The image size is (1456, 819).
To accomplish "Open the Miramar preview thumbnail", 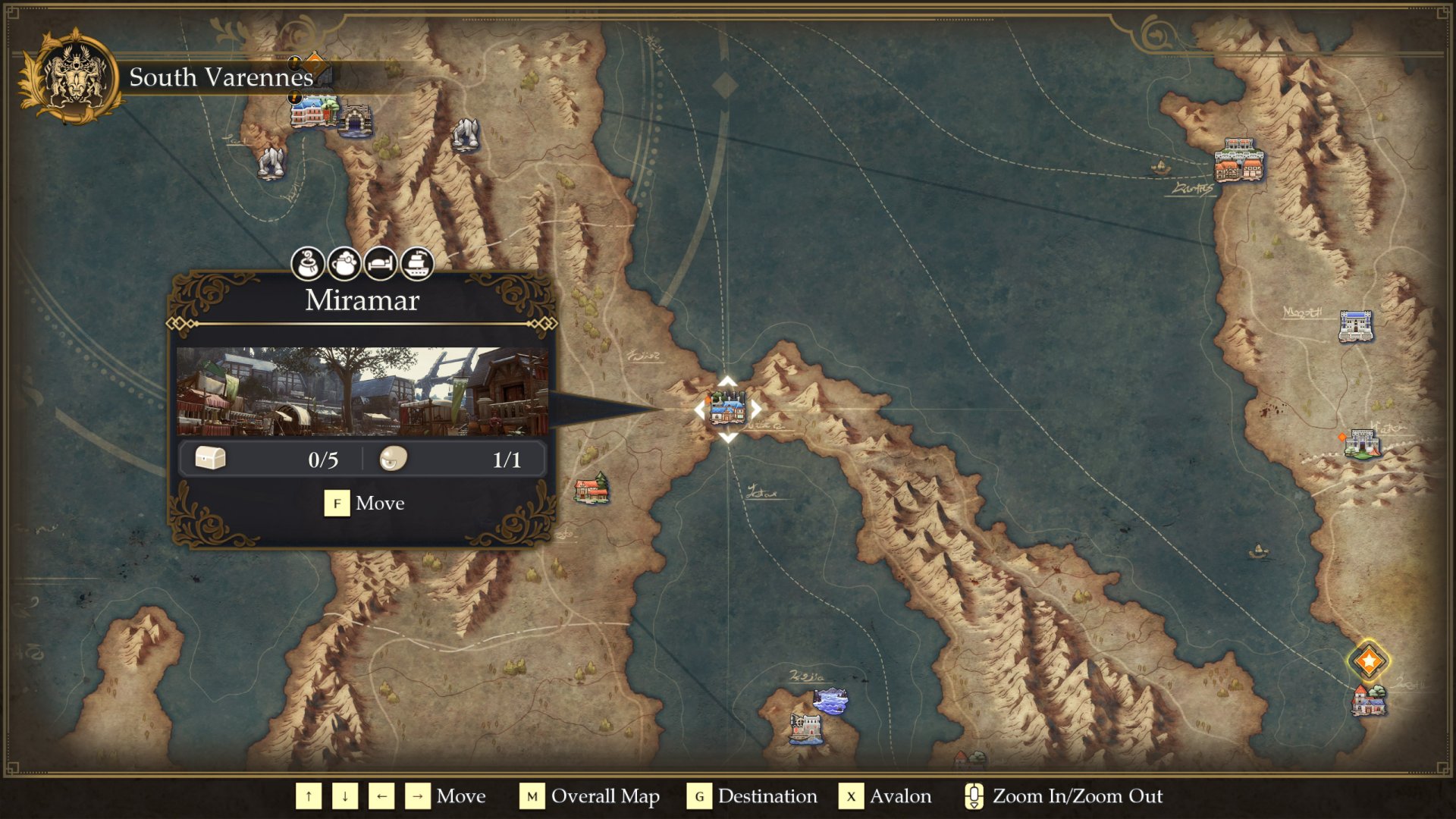I will pos(362,391).
